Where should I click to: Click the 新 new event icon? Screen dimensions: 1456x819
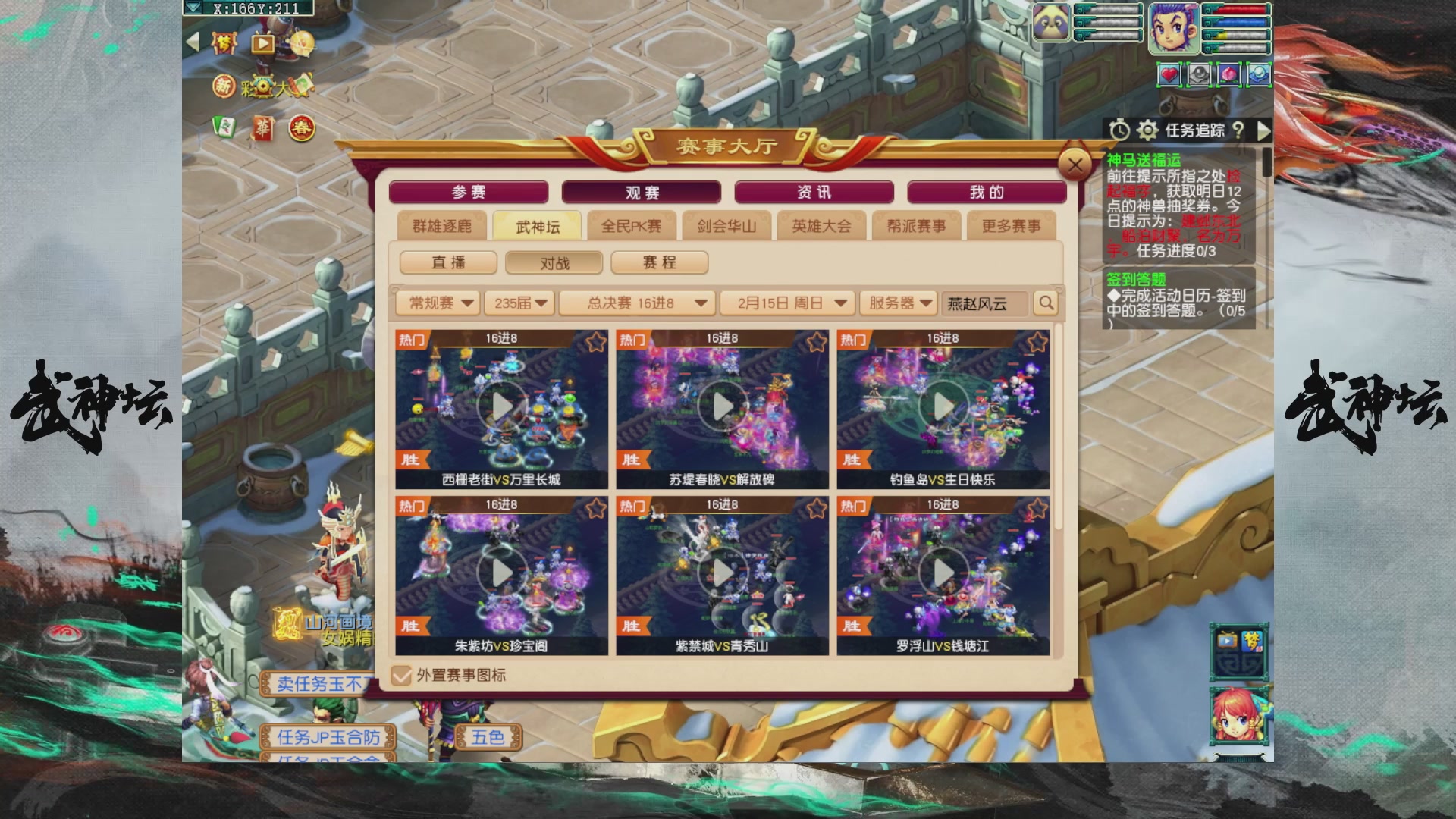[x=224, y=87]
